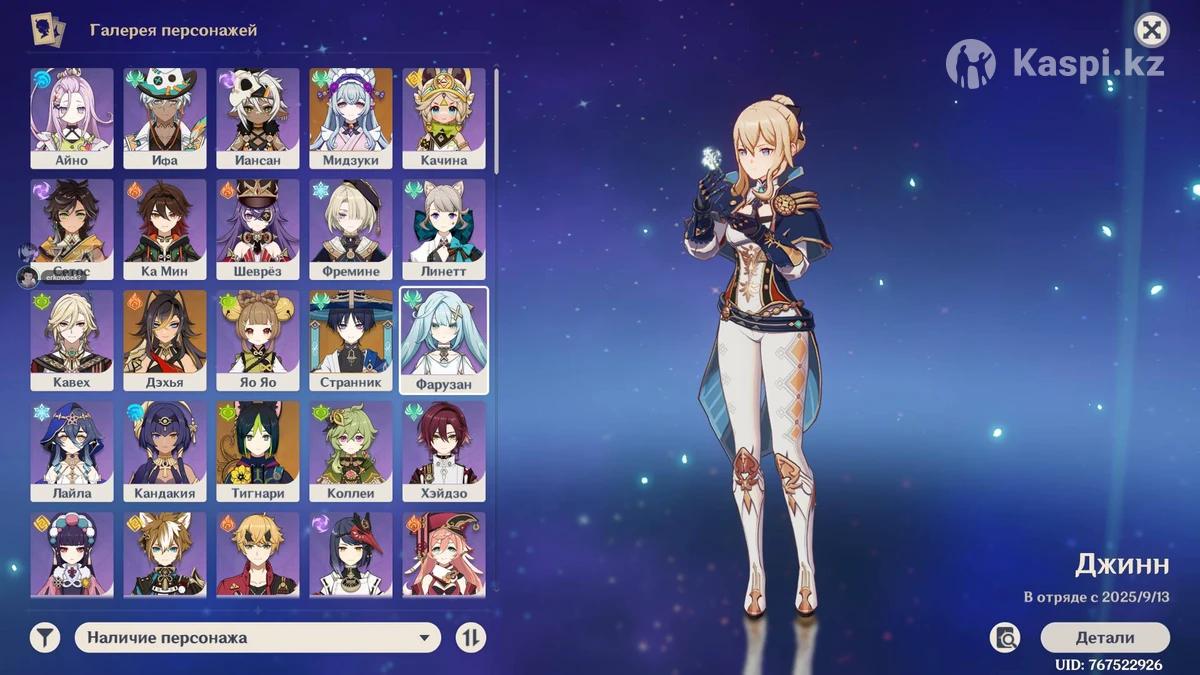The image size is (1200, 675).
Task: Open the Детали button for Джинн
Action: click(x=1104, y=638)
